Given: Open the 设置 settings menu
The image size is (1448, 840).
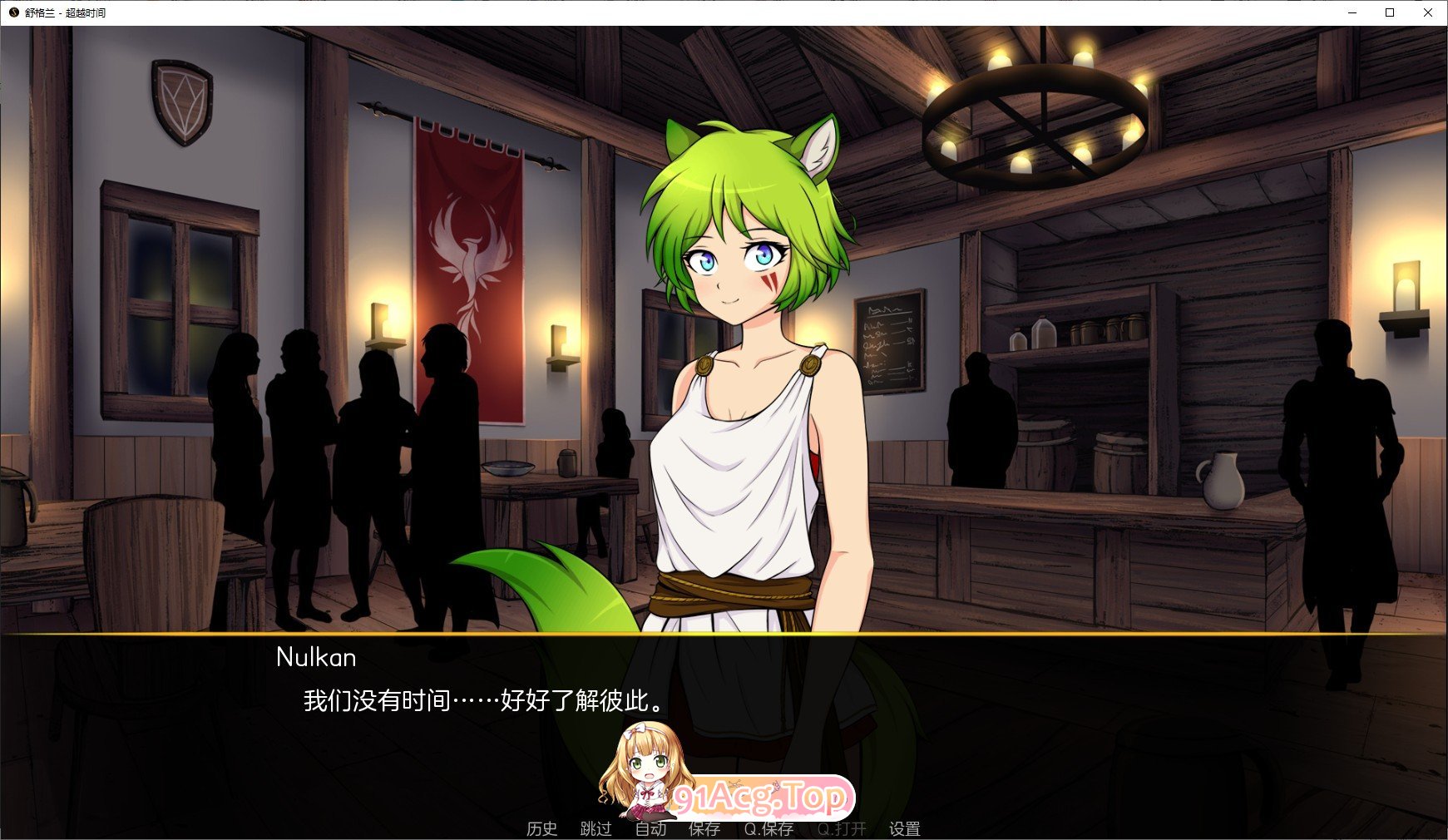Looking at the screenshot, I should click(x=906, y=829).
